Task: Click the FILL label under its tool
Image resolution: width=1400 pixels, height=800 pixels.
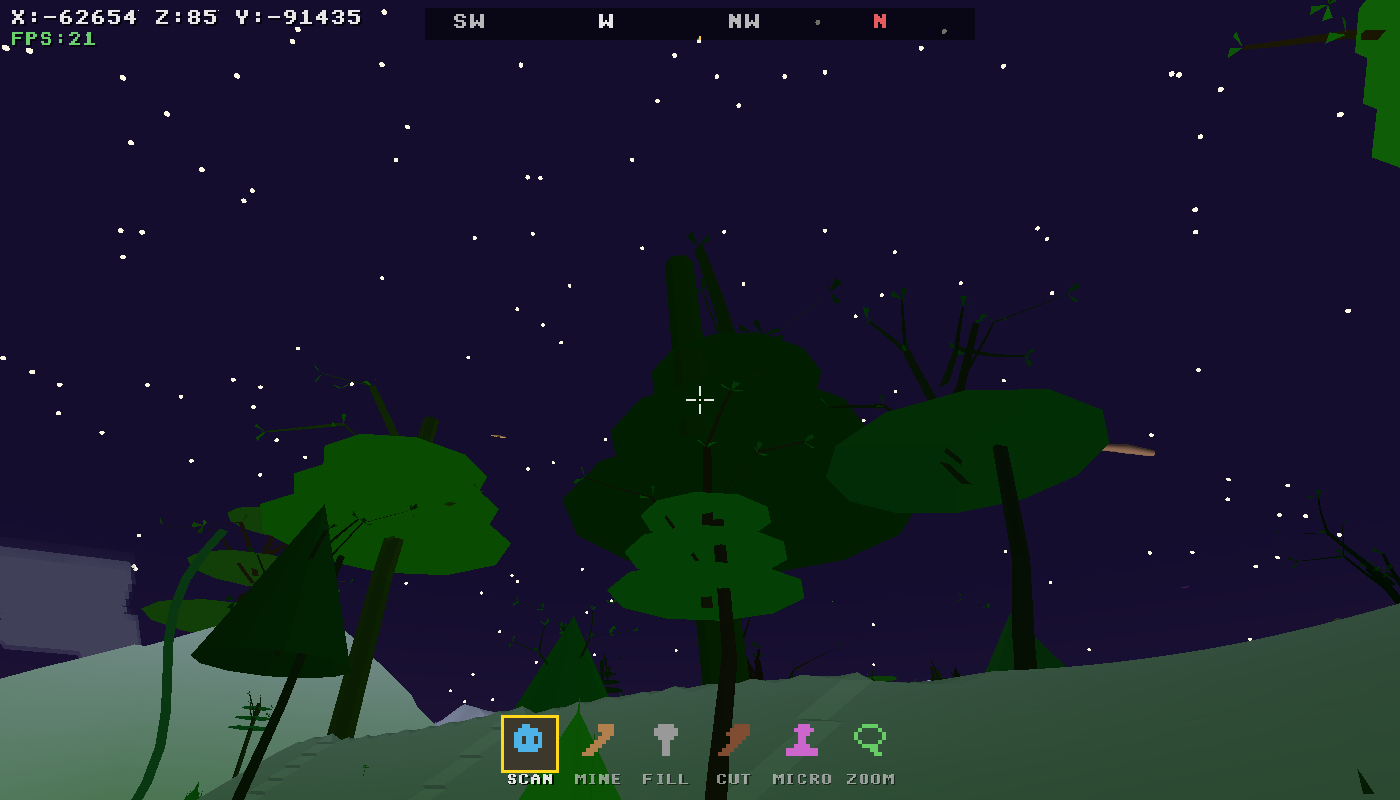Action: pos(666,778)
